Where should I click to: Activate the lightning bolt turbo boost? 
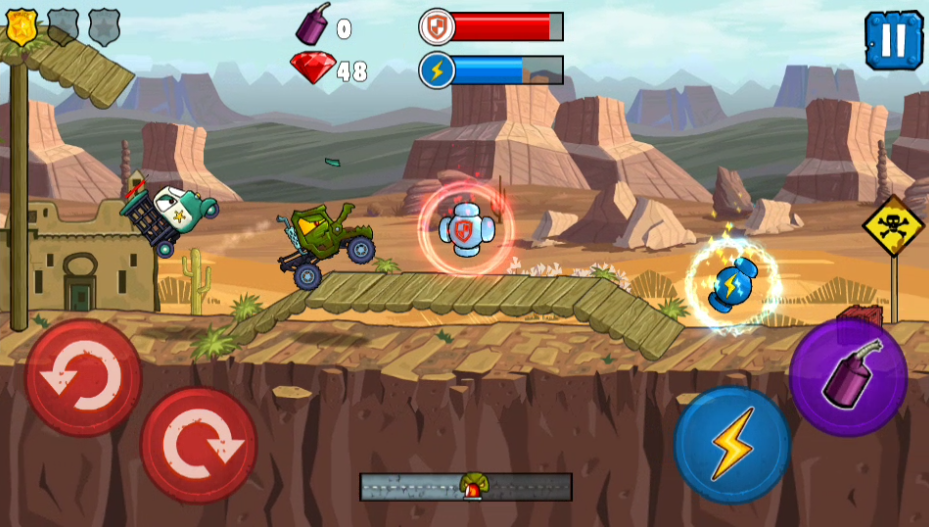click(731, 445)
